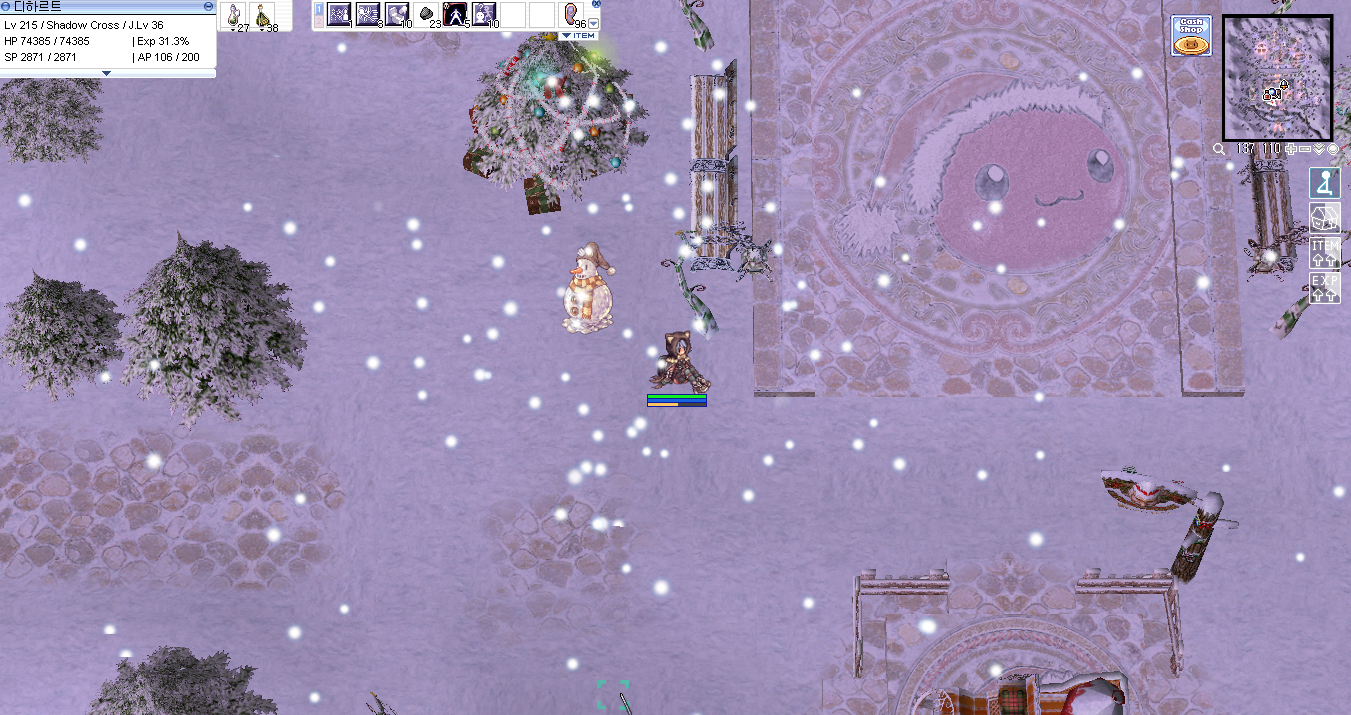Use the brown flask with 38 count

(263, 15)
